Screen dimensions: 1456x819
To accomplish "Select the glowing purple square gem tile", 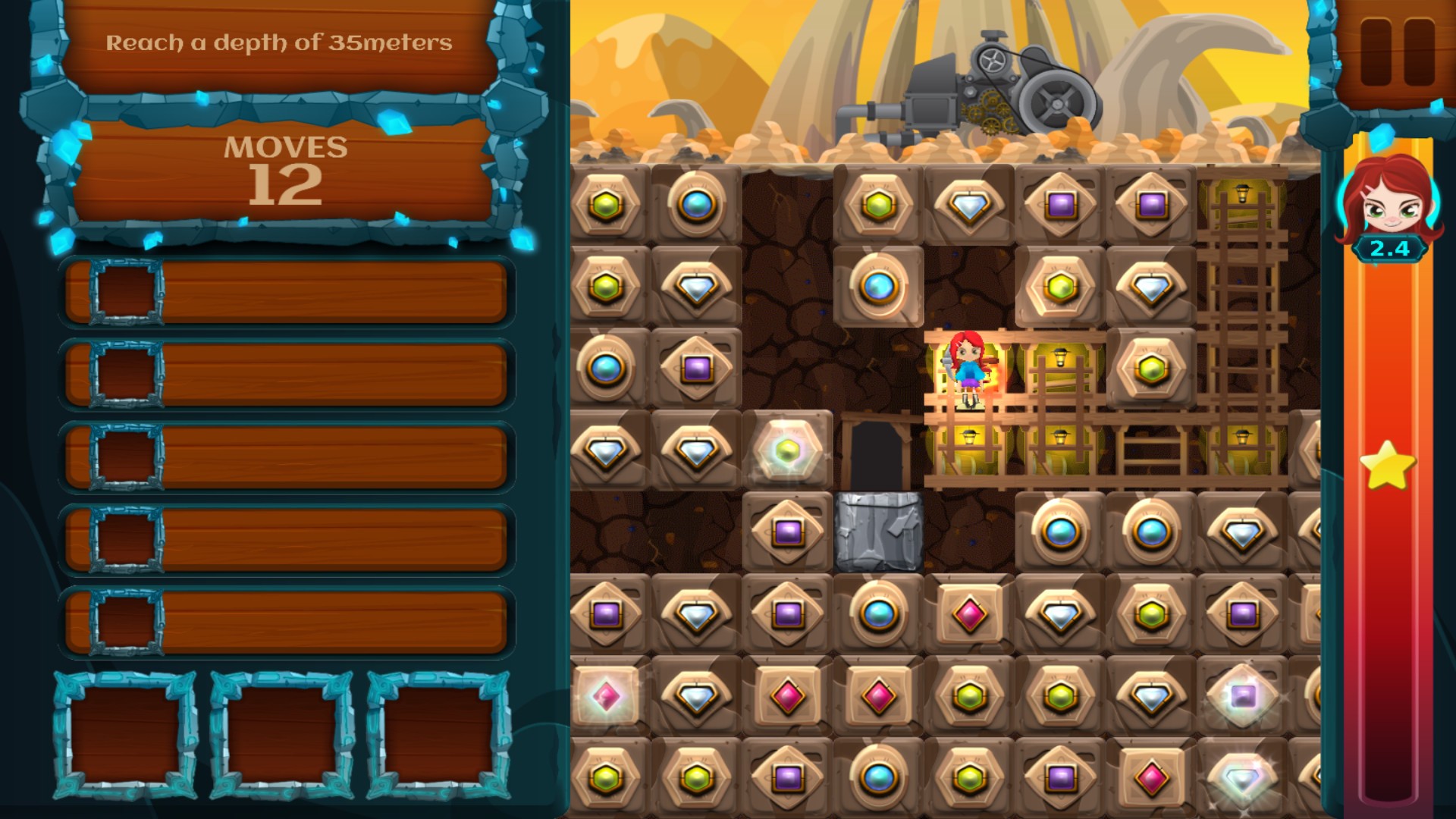I will tap(1242, 696).
